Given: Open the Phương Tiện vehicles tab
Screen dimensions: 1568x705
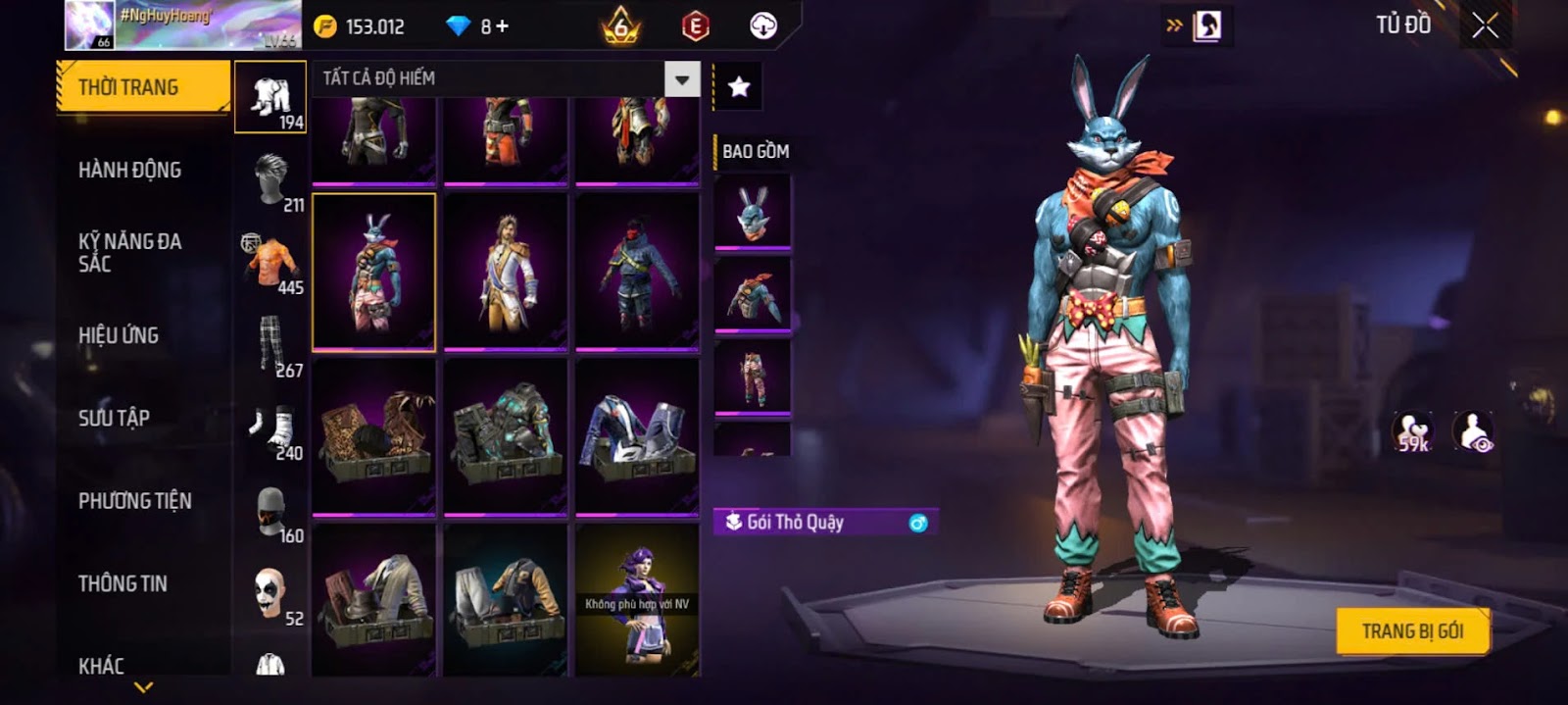Looking at the screenshot, I should 134,500.
